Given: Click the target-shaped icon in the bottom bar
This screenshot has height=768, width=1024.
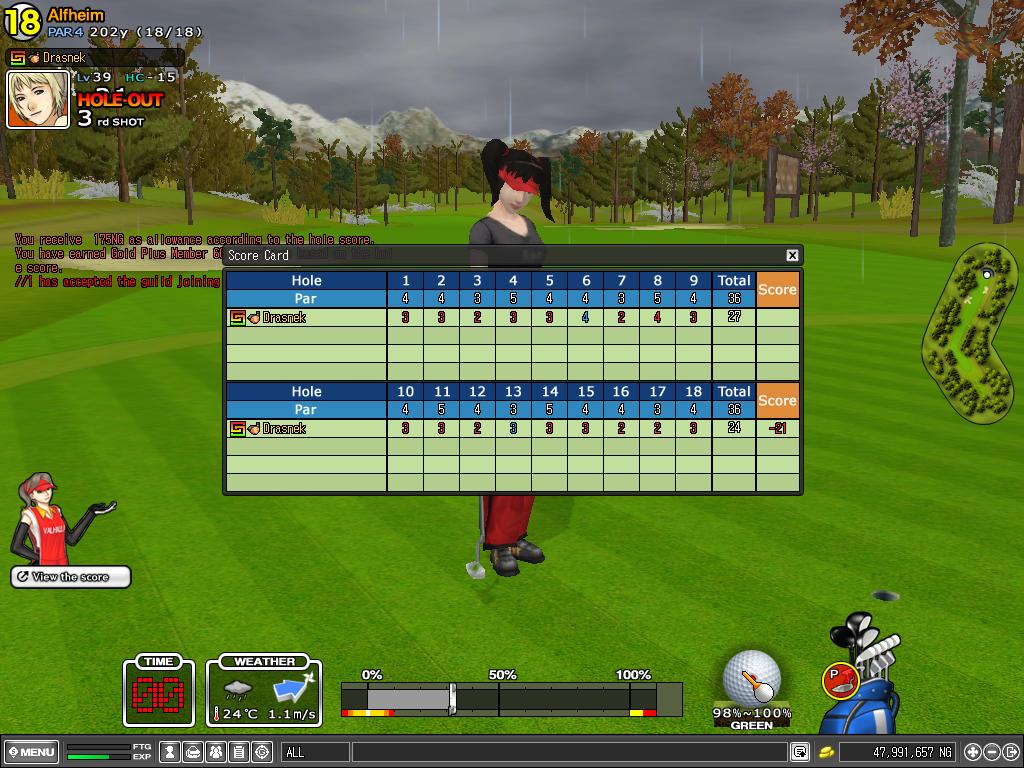Looking at the screenshot, I should click(x=262, y=752).
